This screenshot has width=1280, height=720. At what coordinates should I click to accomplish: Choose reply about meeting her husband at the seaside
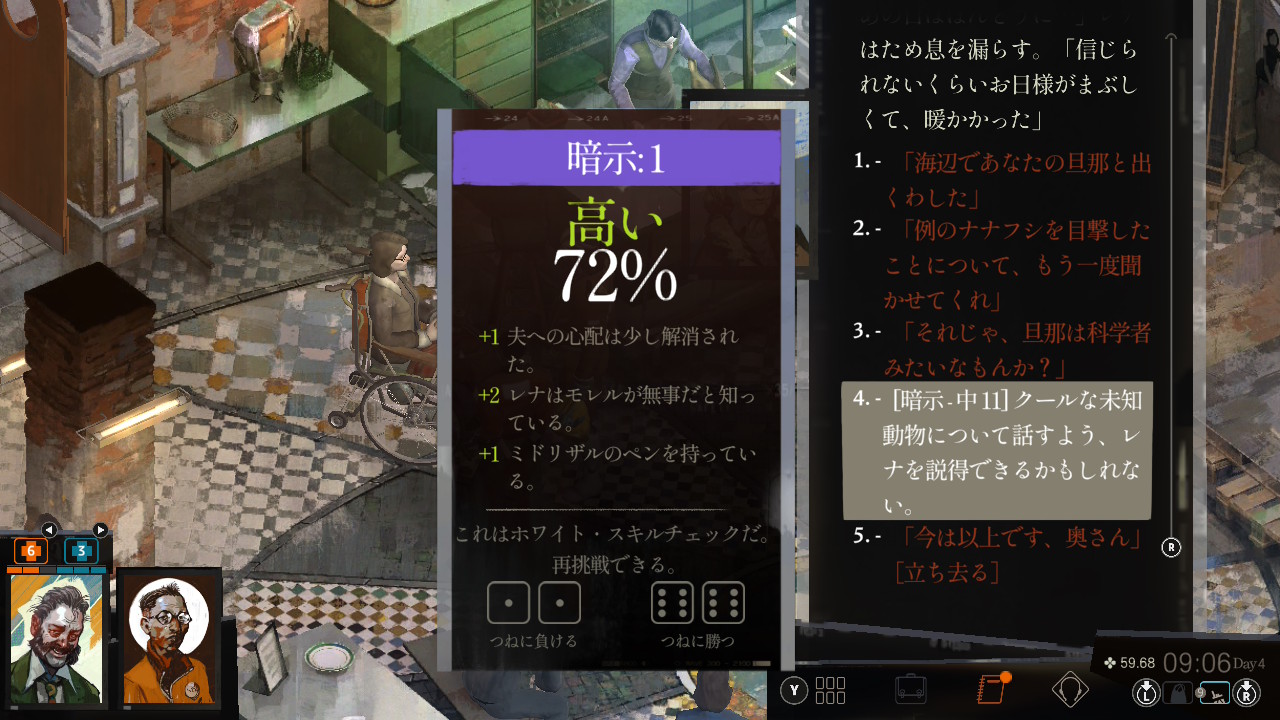(1010, 178)
